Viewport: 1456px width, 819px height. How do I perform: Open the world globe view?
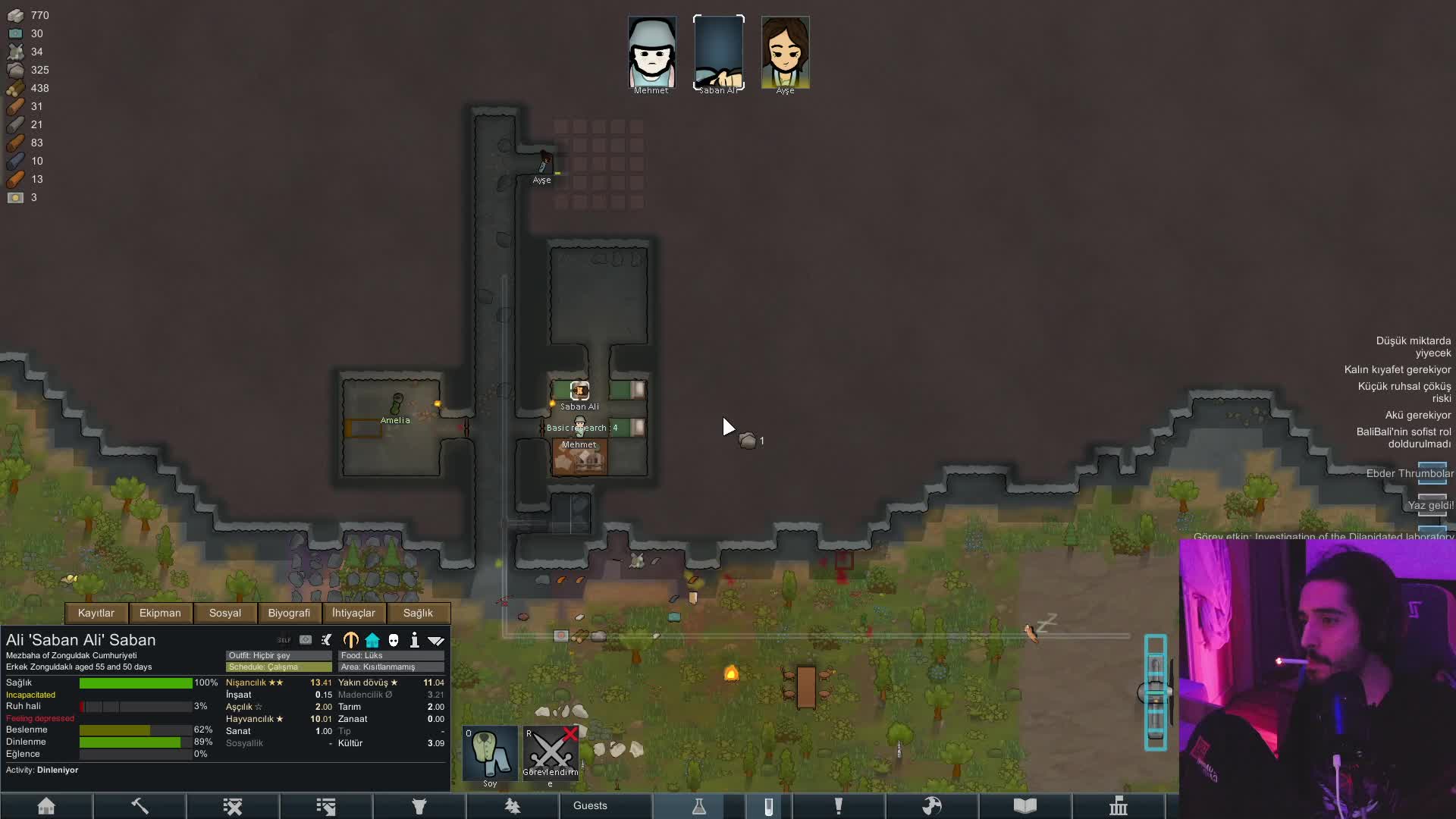(932, 806)
